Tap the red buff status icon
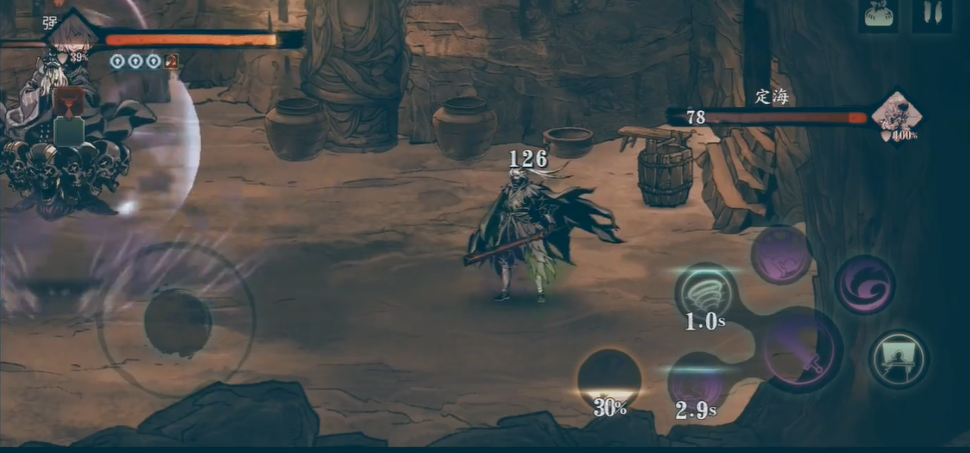Viewport: 970px width, 453px height. tap(171, 62)
